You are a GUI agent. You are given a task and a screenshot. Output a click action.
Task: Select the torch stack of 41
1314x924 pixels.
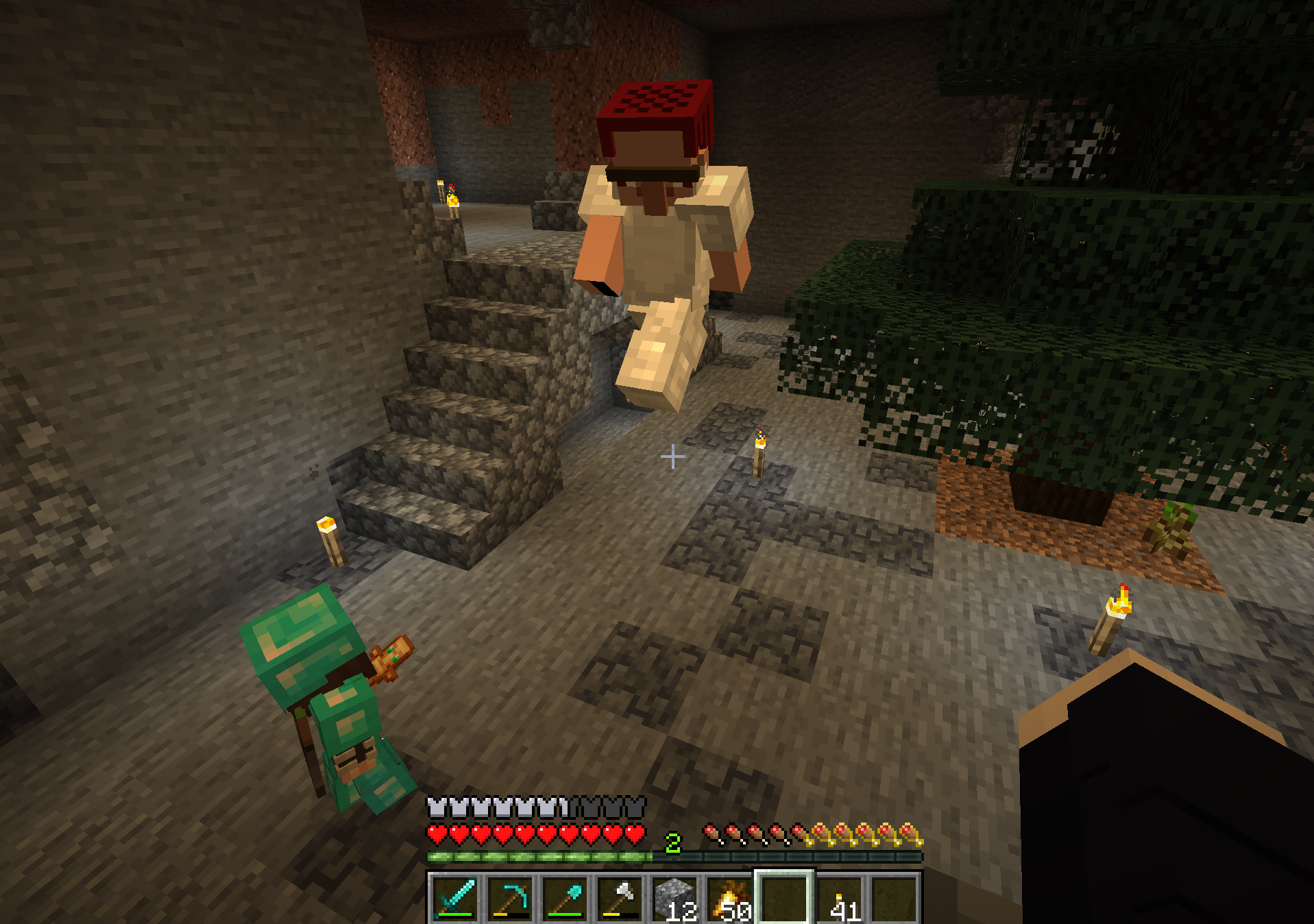[840, 898]
